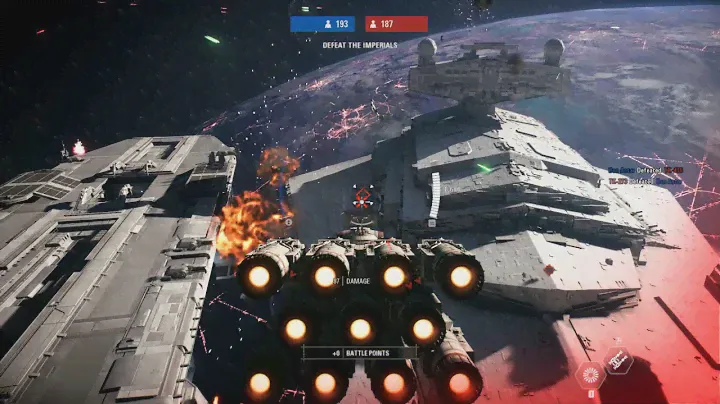
Task: Activate the circular burst ability hexagon
Action: [590, 375]
